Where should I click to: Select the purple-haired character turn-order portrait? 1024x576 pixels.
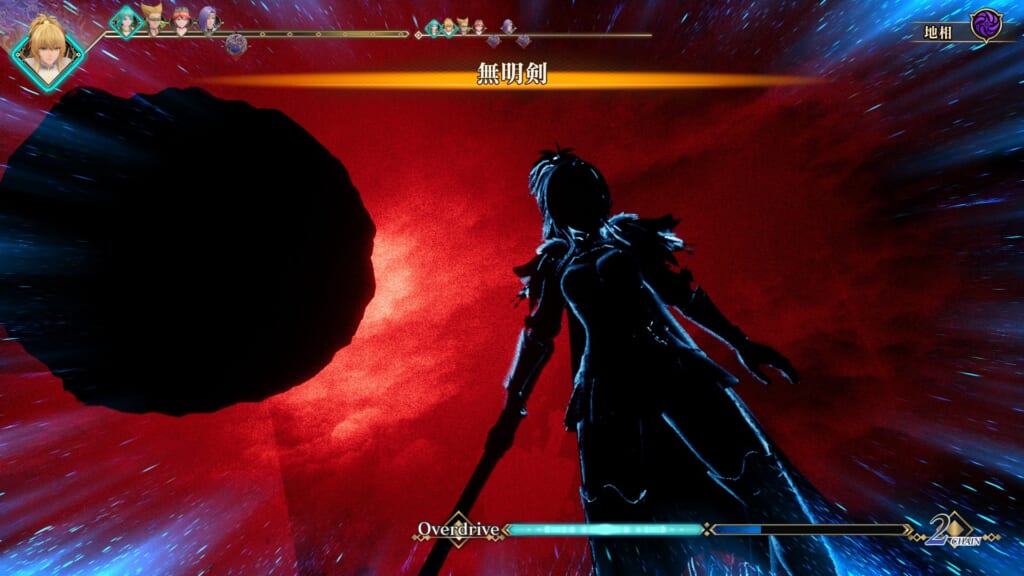tap(208, 19)
